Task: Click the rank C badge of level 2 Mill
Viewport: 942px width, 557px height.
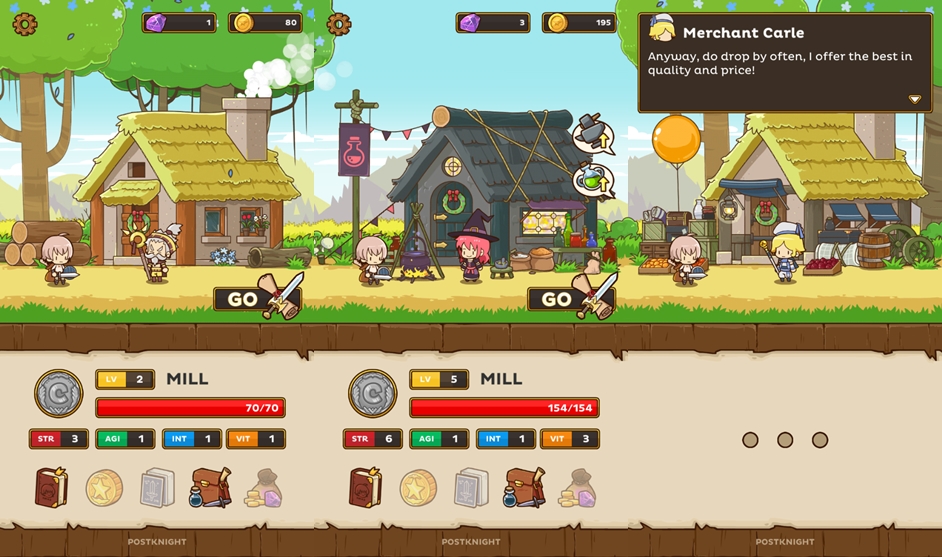Action: click(58, 393)
